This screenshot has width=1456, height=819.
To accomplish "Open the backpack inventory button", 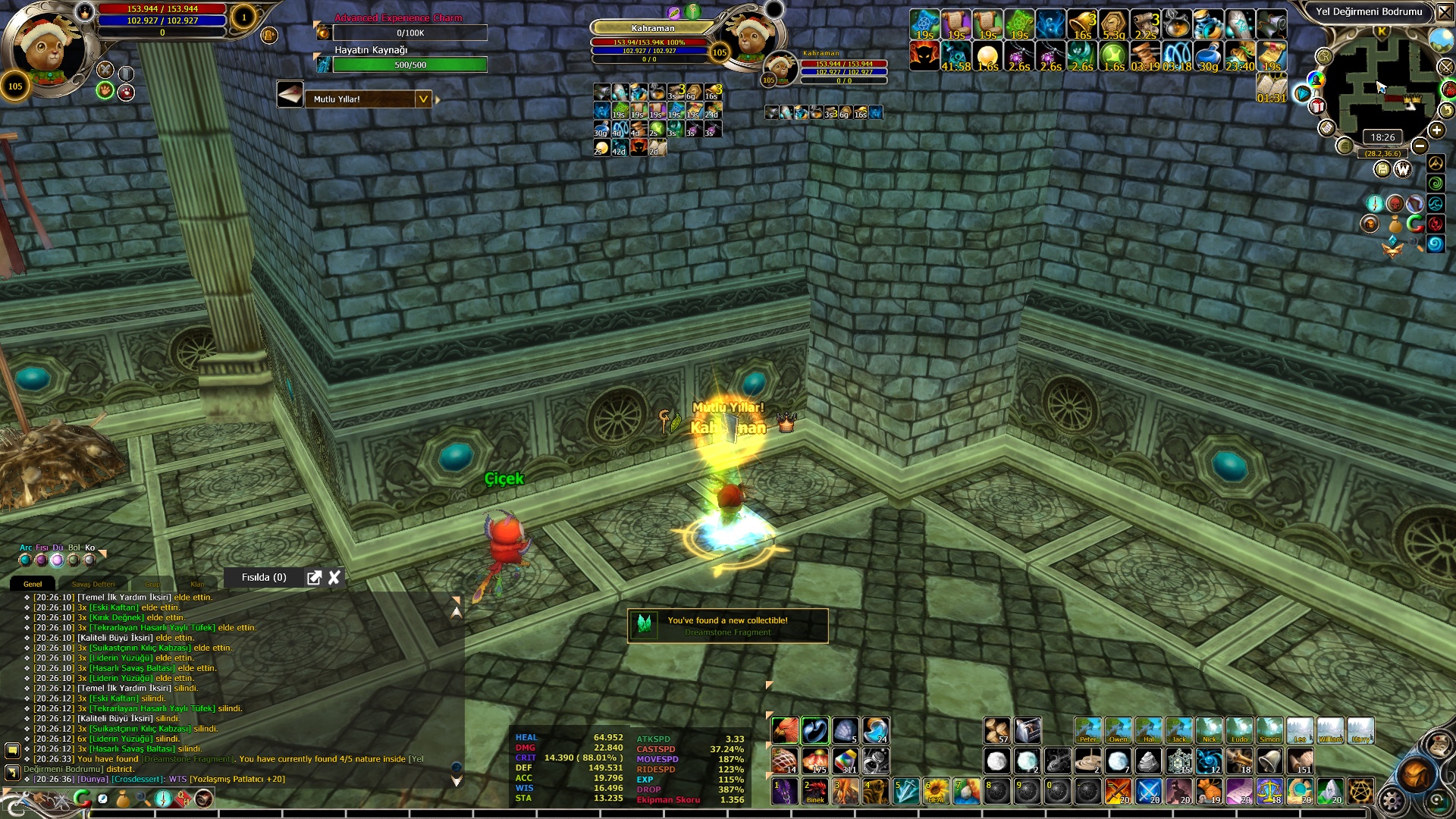I will 1415,773.
